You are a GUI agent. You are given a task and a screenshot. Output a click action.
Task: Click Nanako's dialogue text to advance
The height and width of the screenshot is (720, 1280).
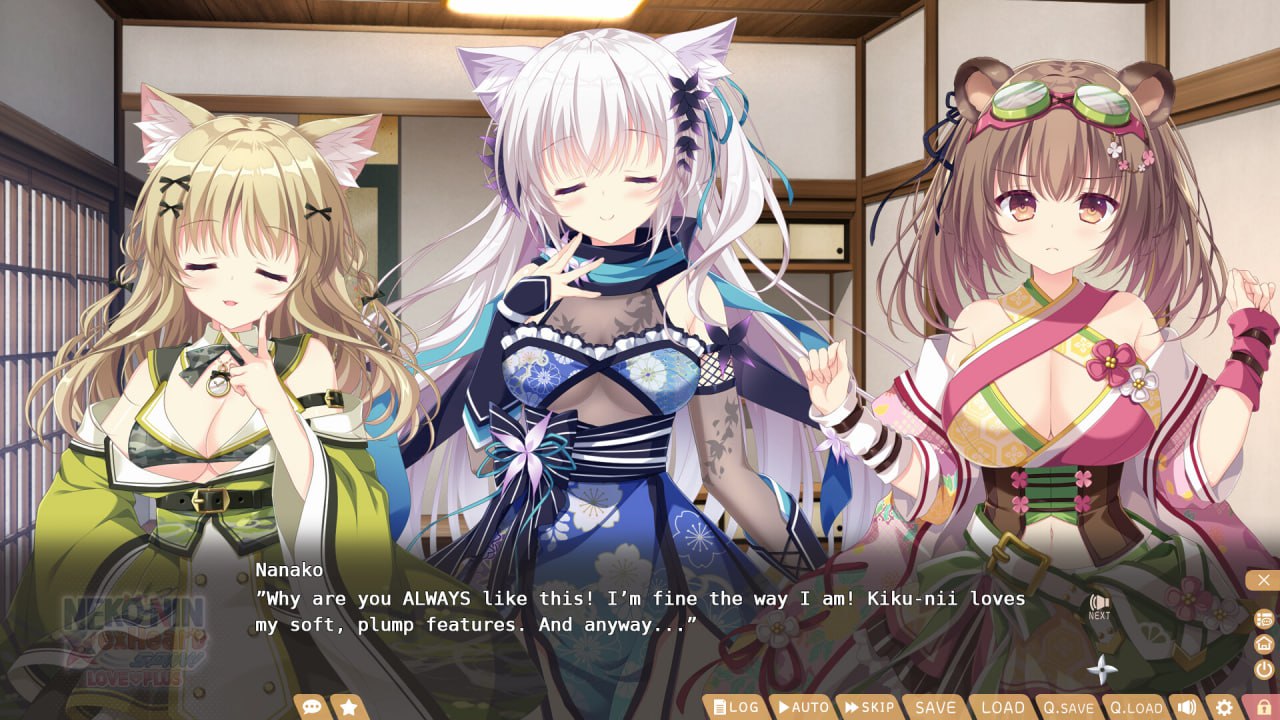pos(640,612)
